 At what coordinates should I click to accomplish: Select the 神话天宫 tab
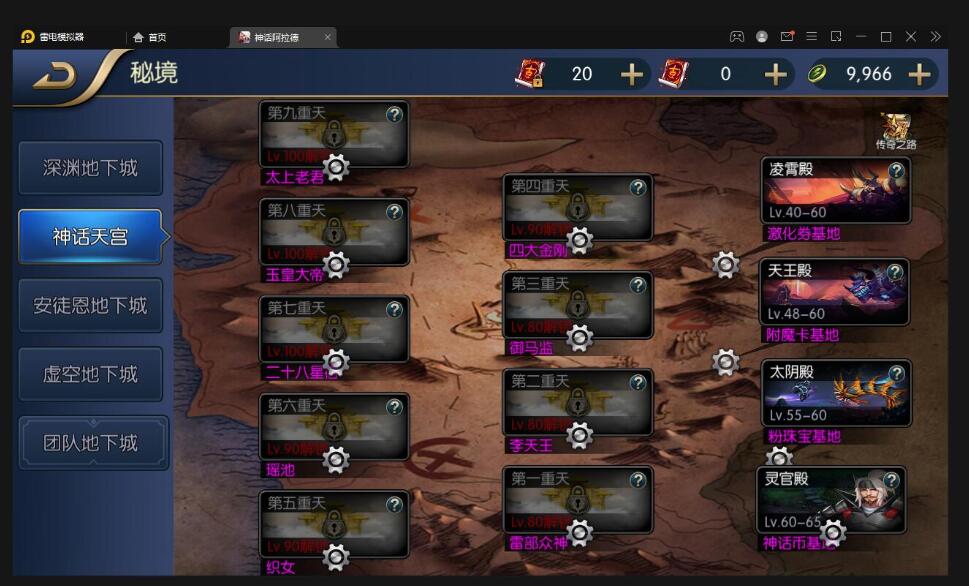(x=90, y=237)
